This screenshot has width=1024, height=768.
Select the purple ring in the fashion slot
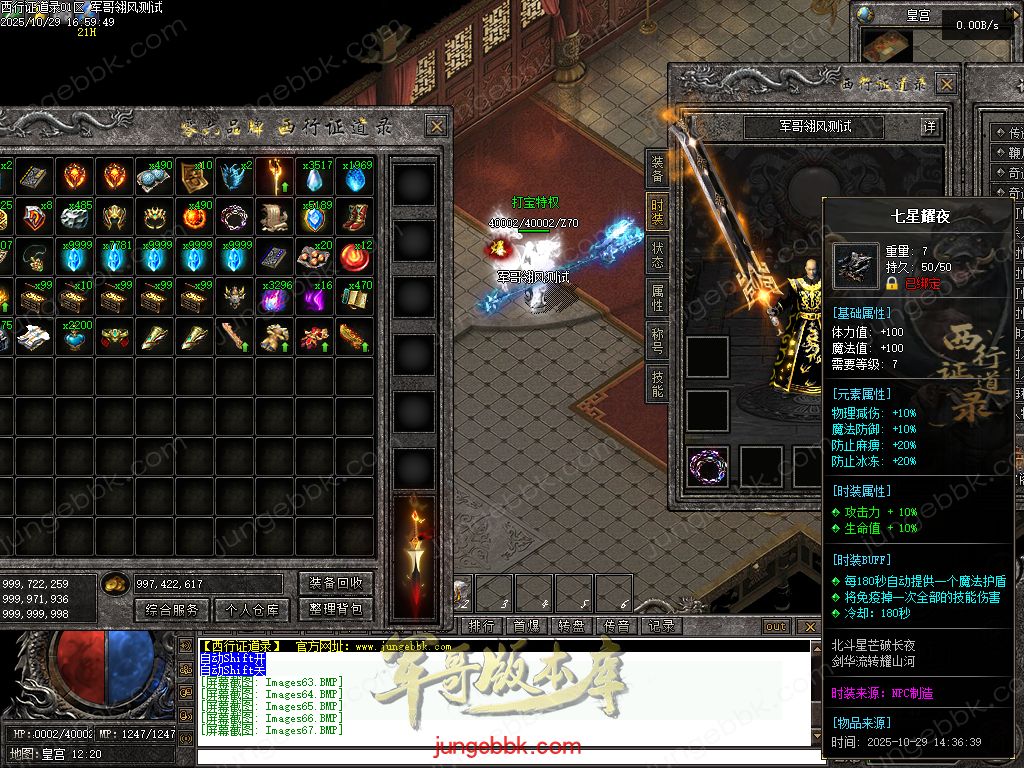(x=707, y=465)
